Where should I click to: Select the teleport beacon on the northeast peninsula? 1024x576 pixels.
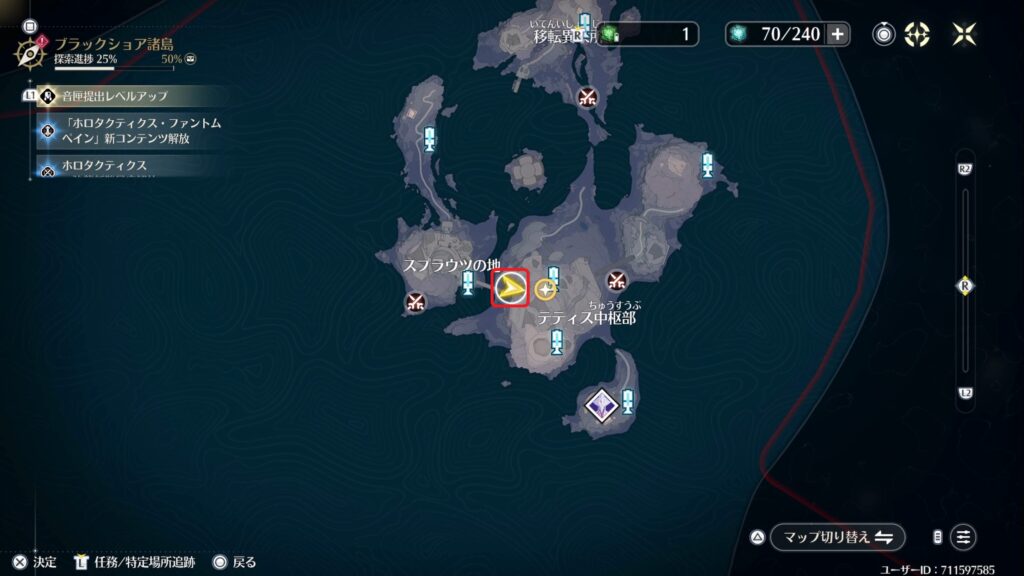tap(708, 165)
